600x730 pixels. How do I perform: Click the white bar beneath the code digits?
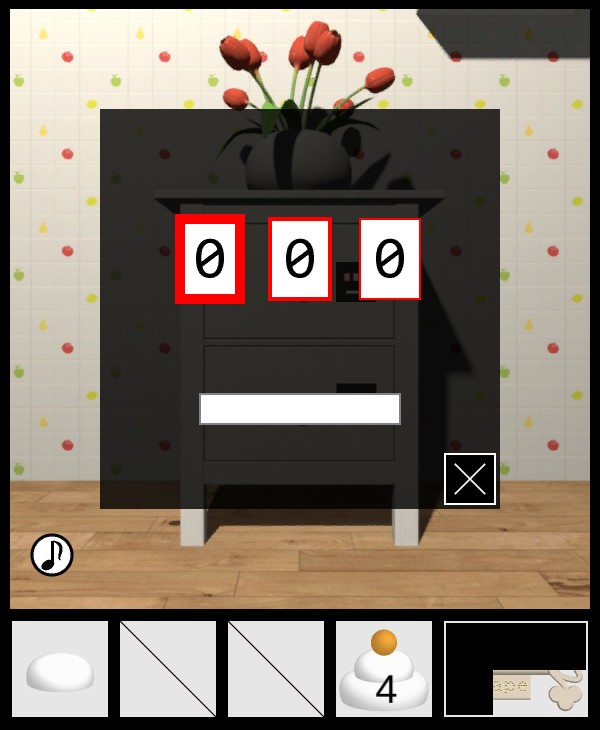click(x=300, y=408)
